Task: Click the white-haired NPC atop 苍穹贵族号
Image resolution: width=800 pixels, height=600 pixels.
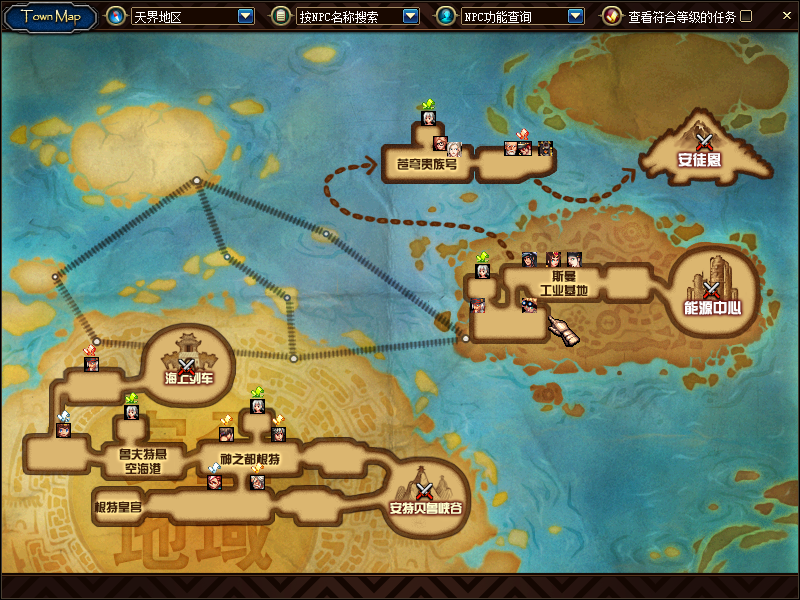Action: [x=429, y=117]
